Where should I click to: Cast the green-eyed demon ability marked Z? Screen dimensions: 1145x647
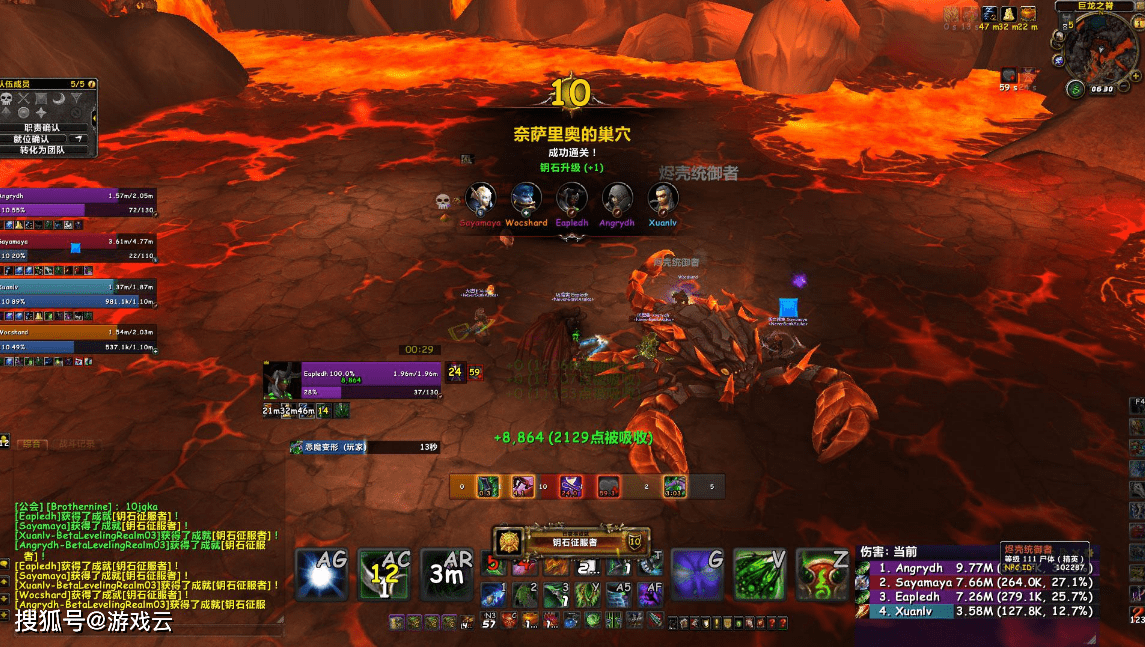pos(823,575)
